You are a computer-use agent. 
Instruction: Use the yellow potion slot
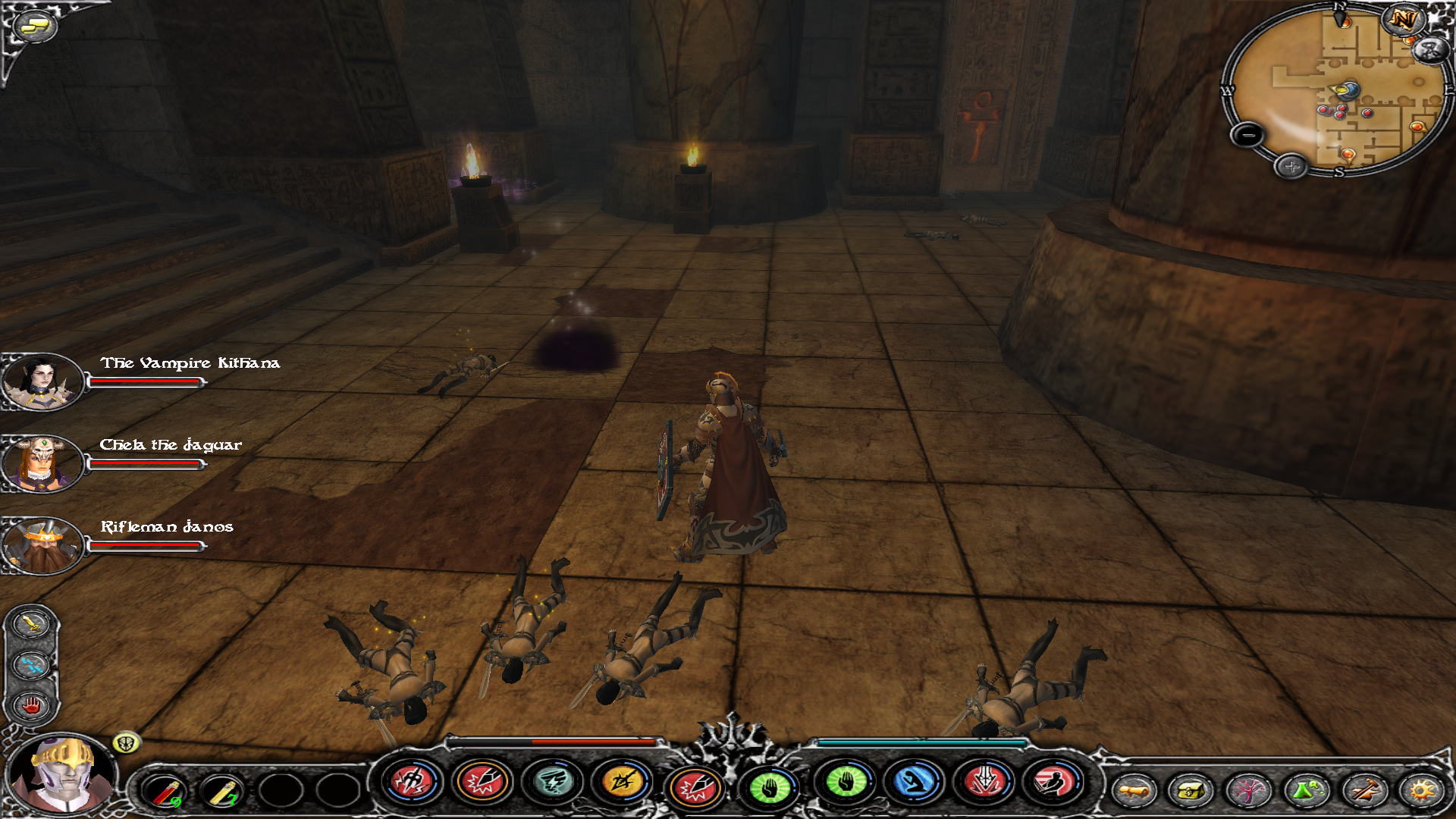coord(222,792)
